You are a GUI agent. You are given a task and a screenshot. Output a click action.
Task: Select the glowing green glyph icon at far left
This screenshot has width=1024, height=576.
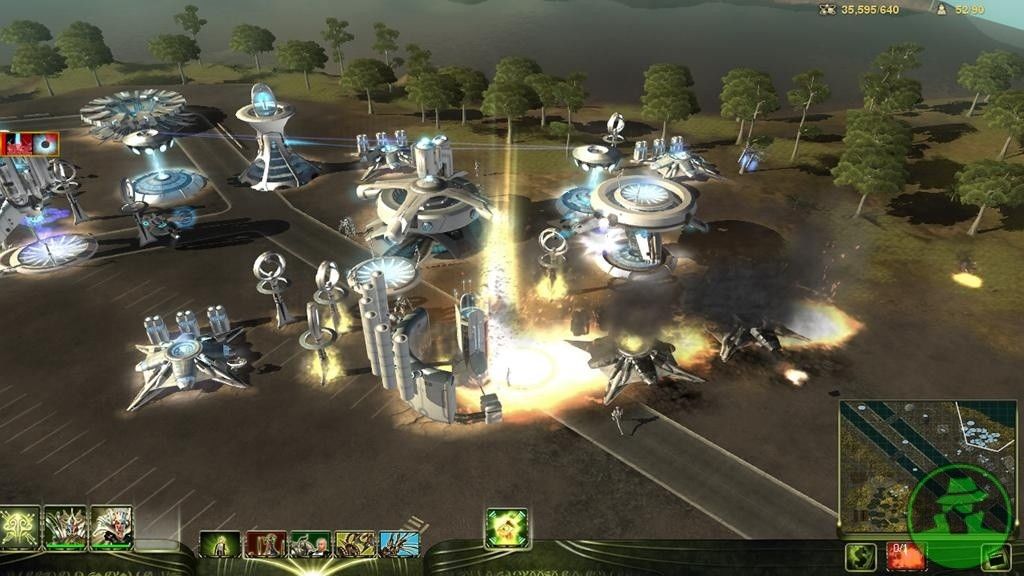coord(19,527)
